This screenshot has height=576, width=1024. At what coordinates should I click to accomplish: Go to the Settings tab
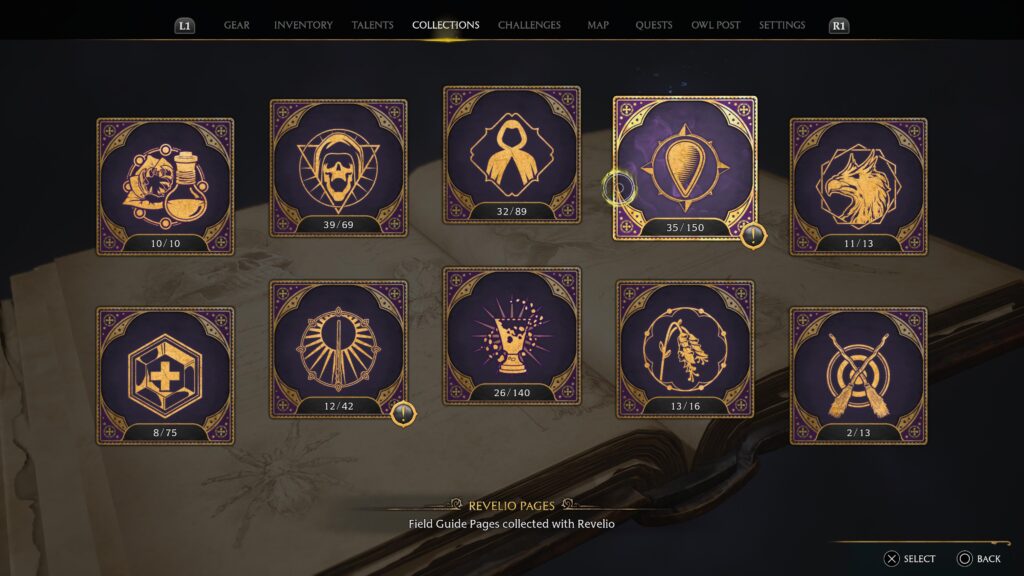(782, 25)
